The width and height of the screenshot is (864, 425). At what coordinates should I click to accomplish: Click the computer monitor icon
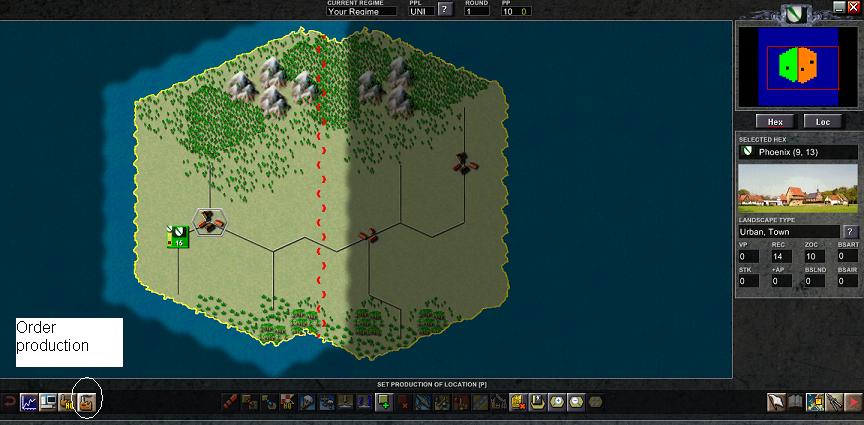(x=47, y=402)
